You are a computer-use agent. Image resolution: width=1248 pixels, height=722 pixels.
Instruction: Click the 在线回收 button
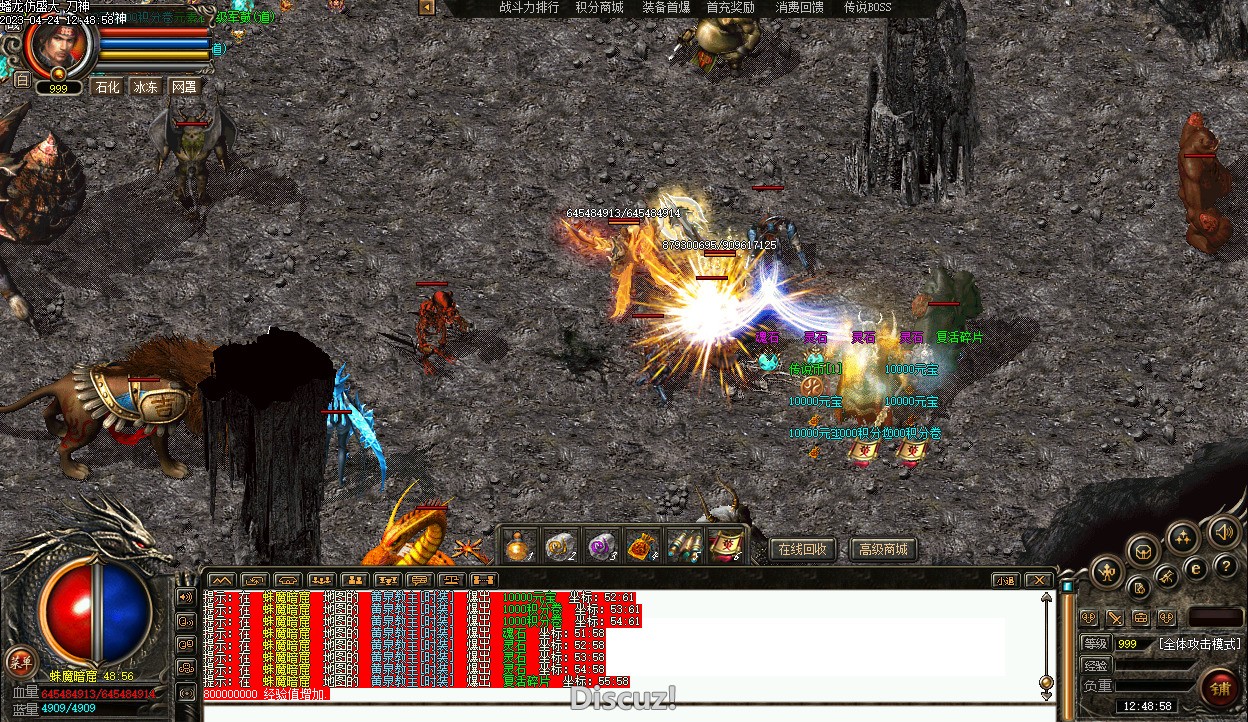[802, 549]
